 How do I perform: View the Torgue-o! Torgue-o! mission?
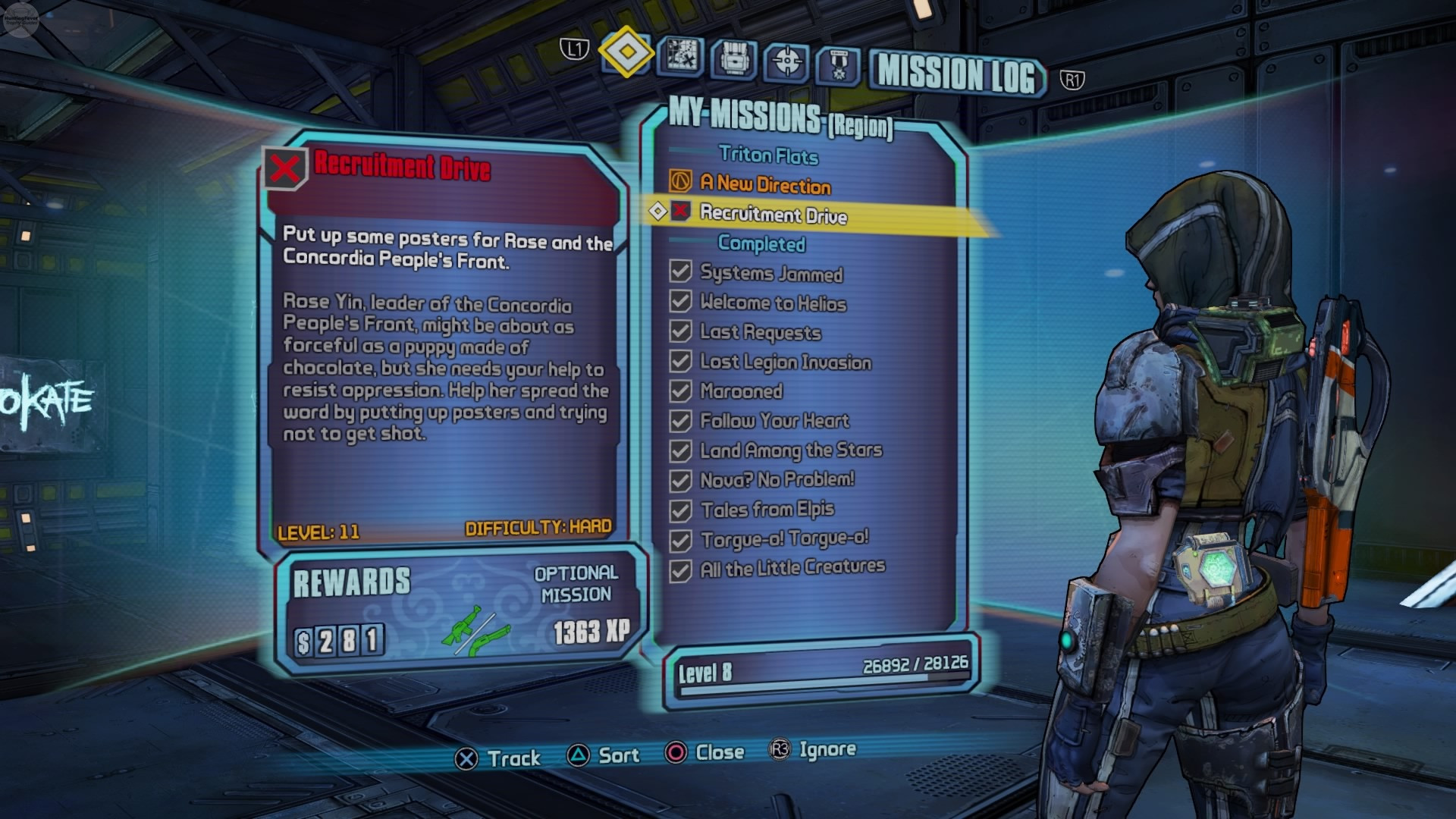tap(784, 539)
